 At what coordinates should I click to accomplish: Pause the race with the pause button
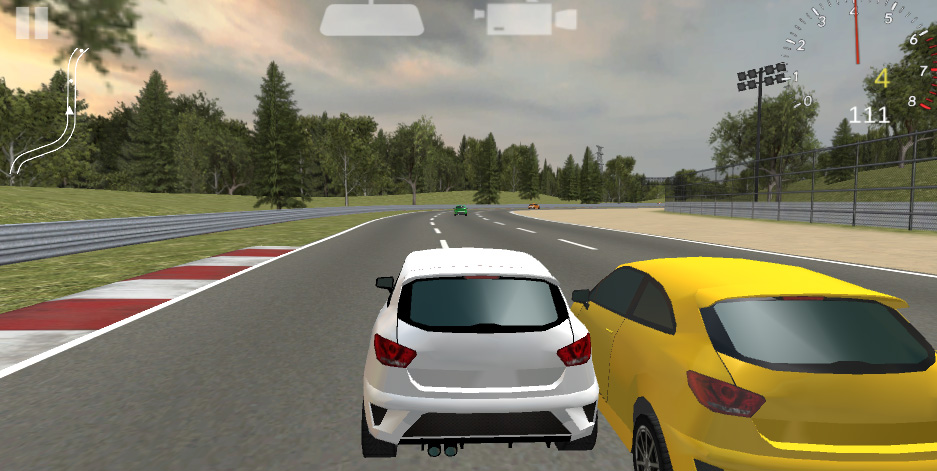tap(32, 22)
